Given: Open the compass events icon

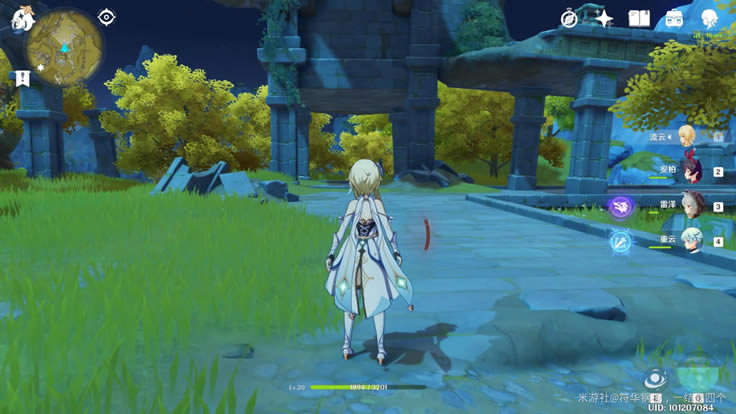Looking at the screenshot, I should [x=570, y=18].
